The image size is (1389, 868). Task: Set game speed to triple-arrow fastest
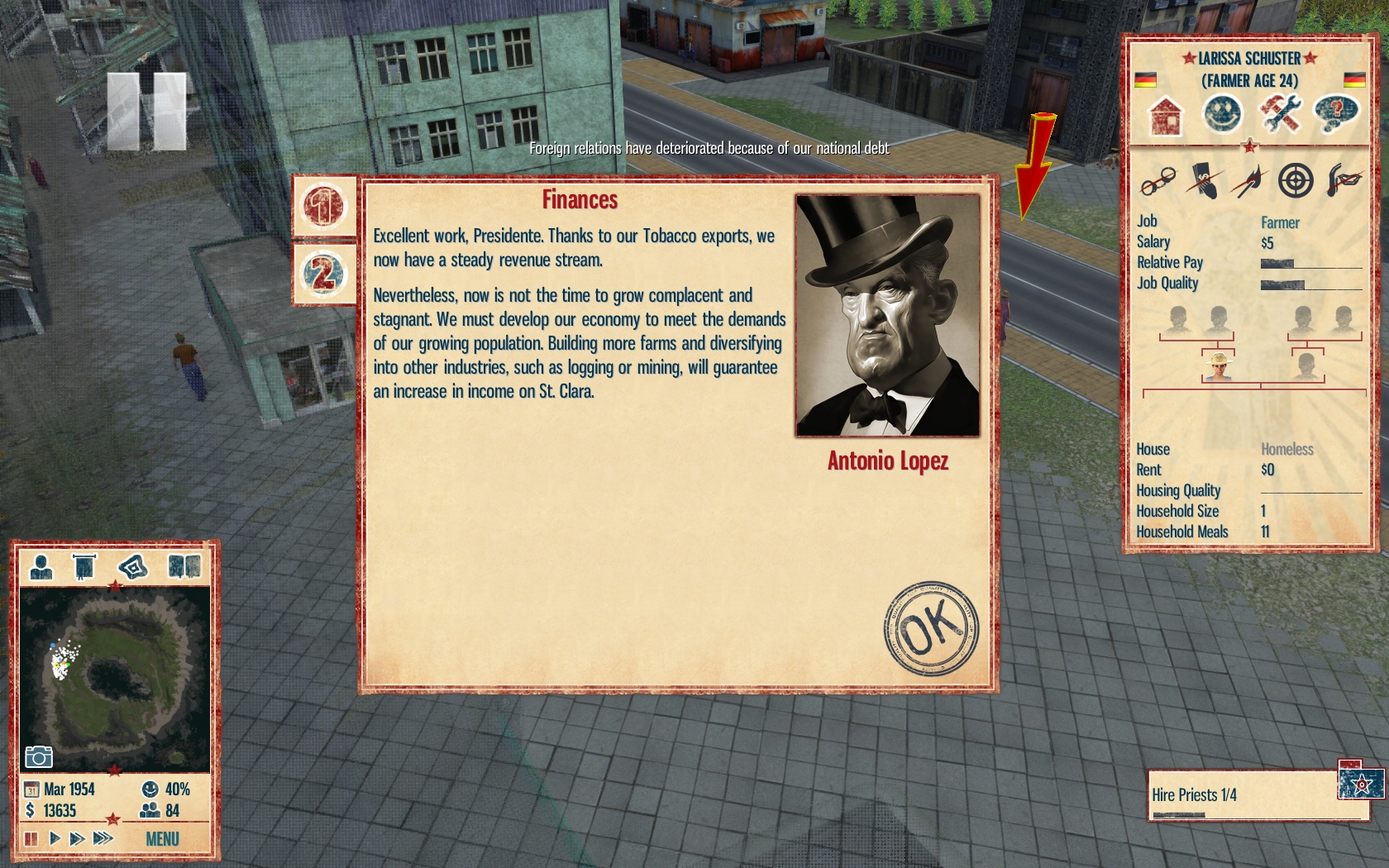click(x=103, y=839)
